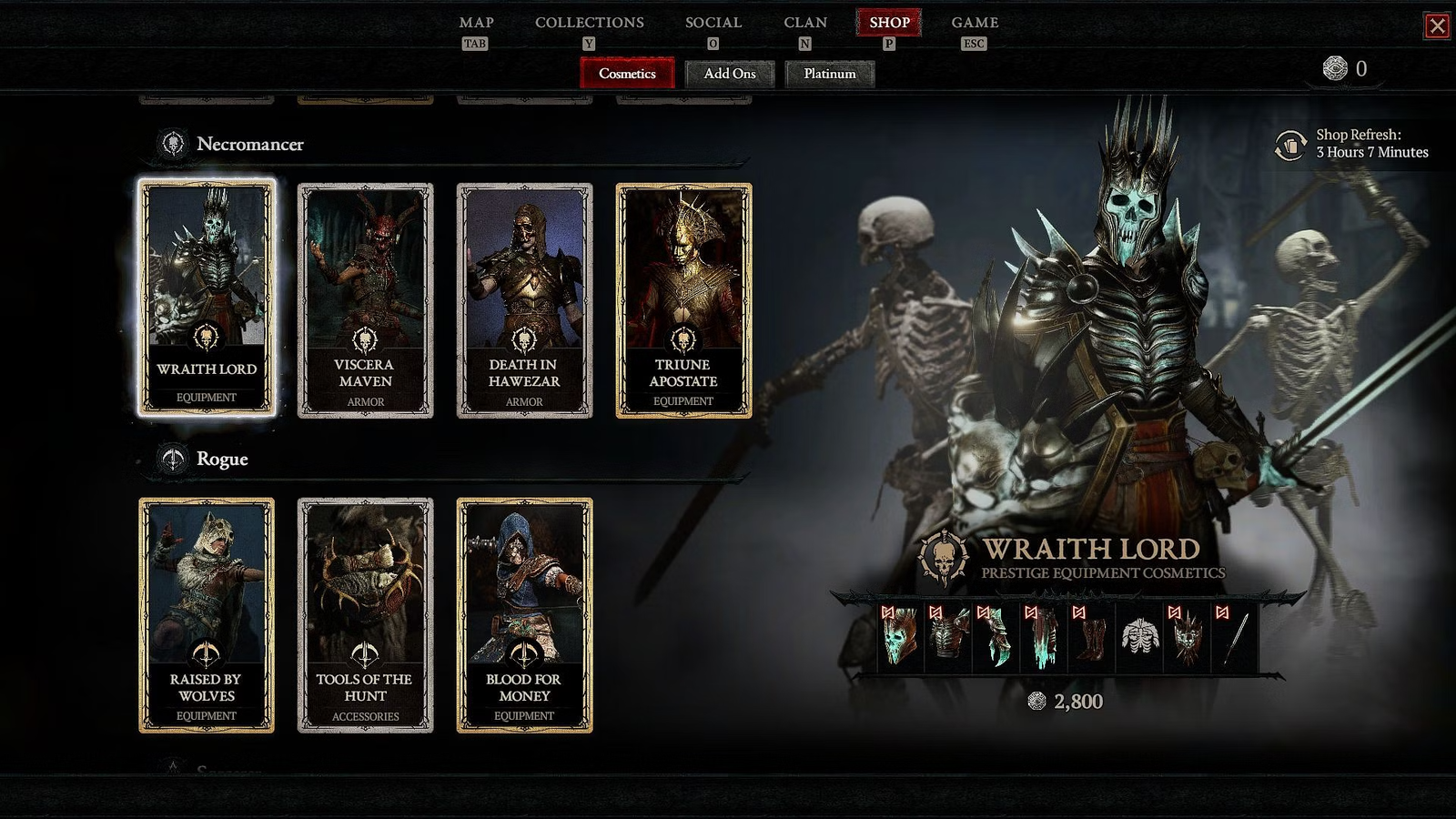
Task: Select the Wraith Lord helm icon in the equipment row
Action: point(899,637)
